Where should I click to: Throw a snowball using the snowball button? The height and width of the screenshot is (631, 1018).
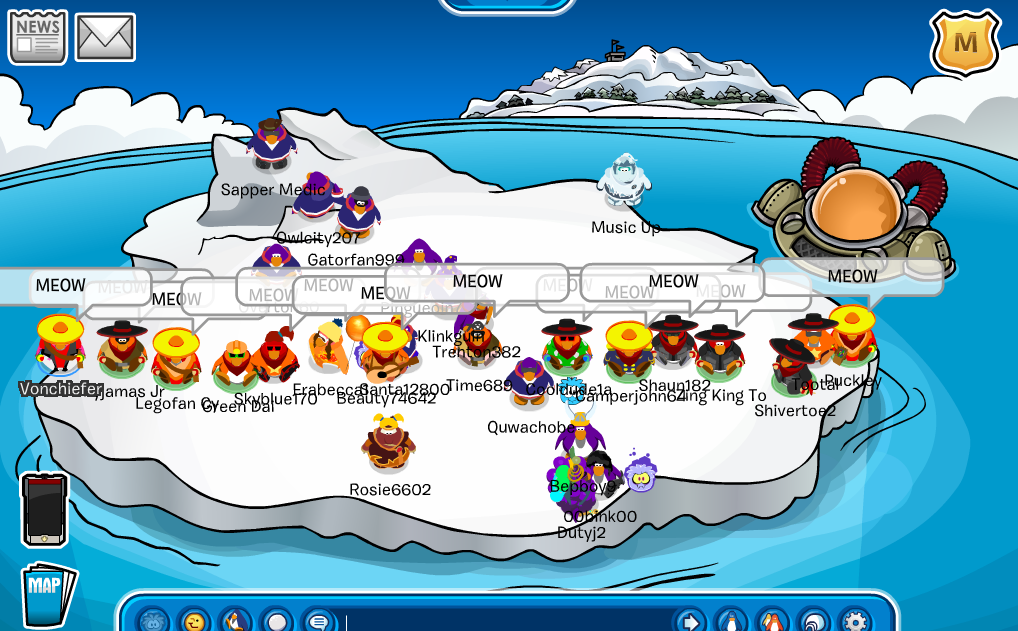coord(277,621)
